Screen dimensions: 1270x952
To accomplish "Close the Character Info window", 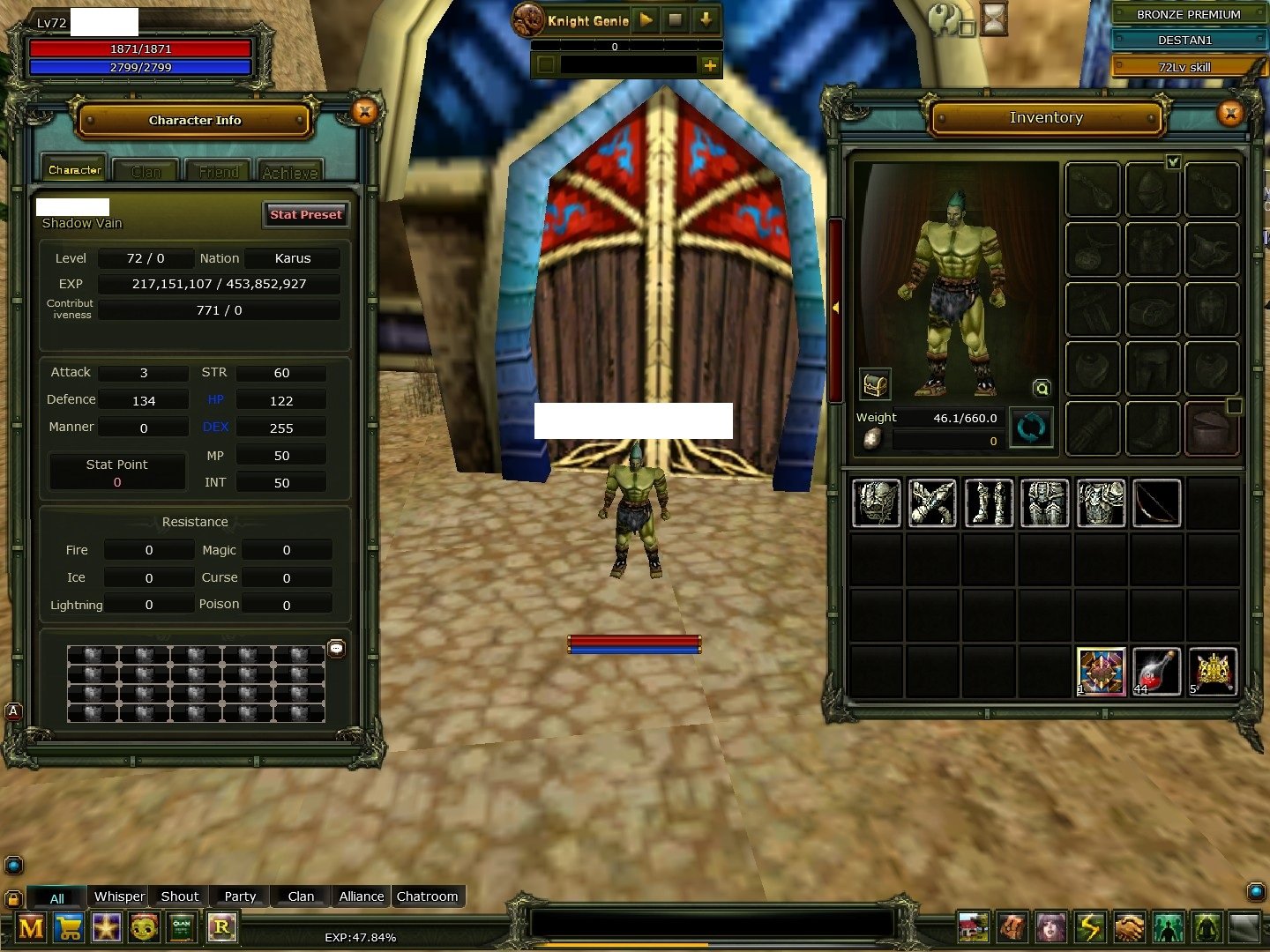I will tap(364, 111).
